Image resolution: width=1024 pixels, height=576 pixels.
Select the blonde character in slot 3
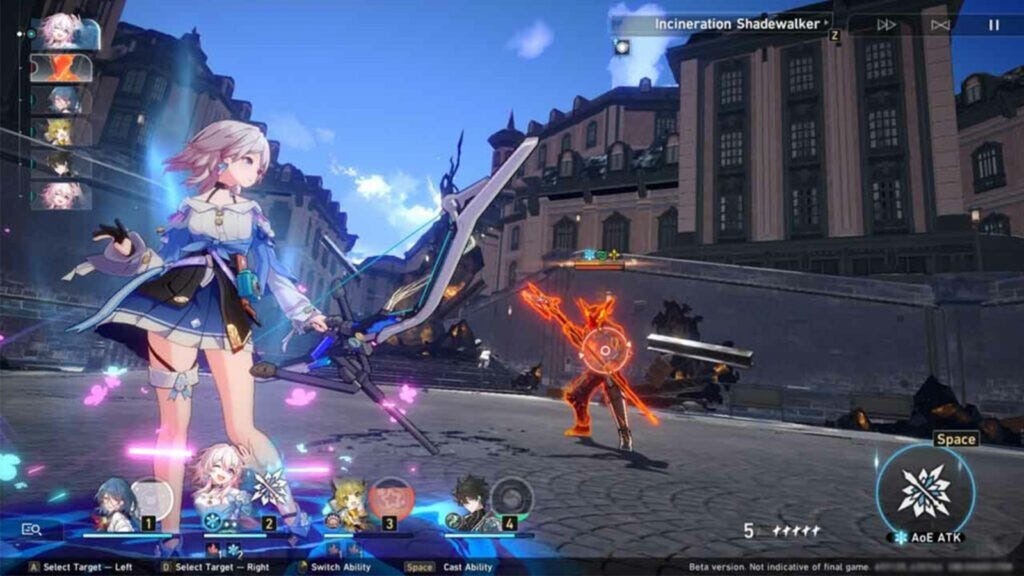(350, 503)
